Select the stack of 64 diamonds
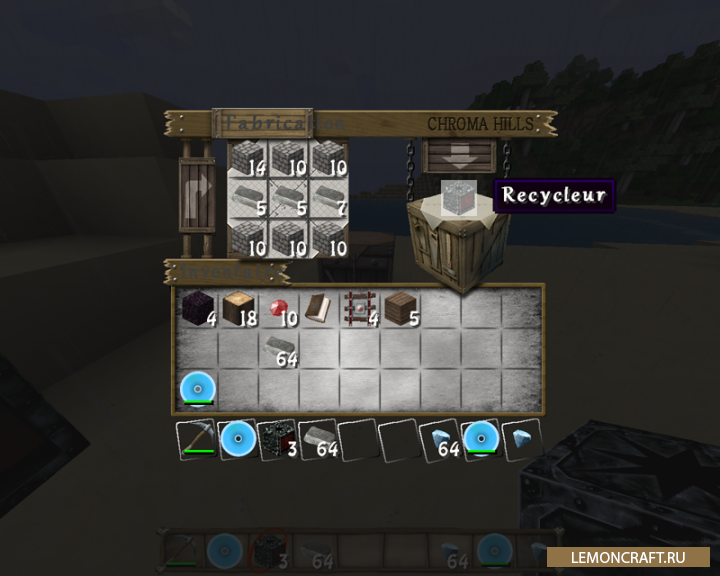 440,440
